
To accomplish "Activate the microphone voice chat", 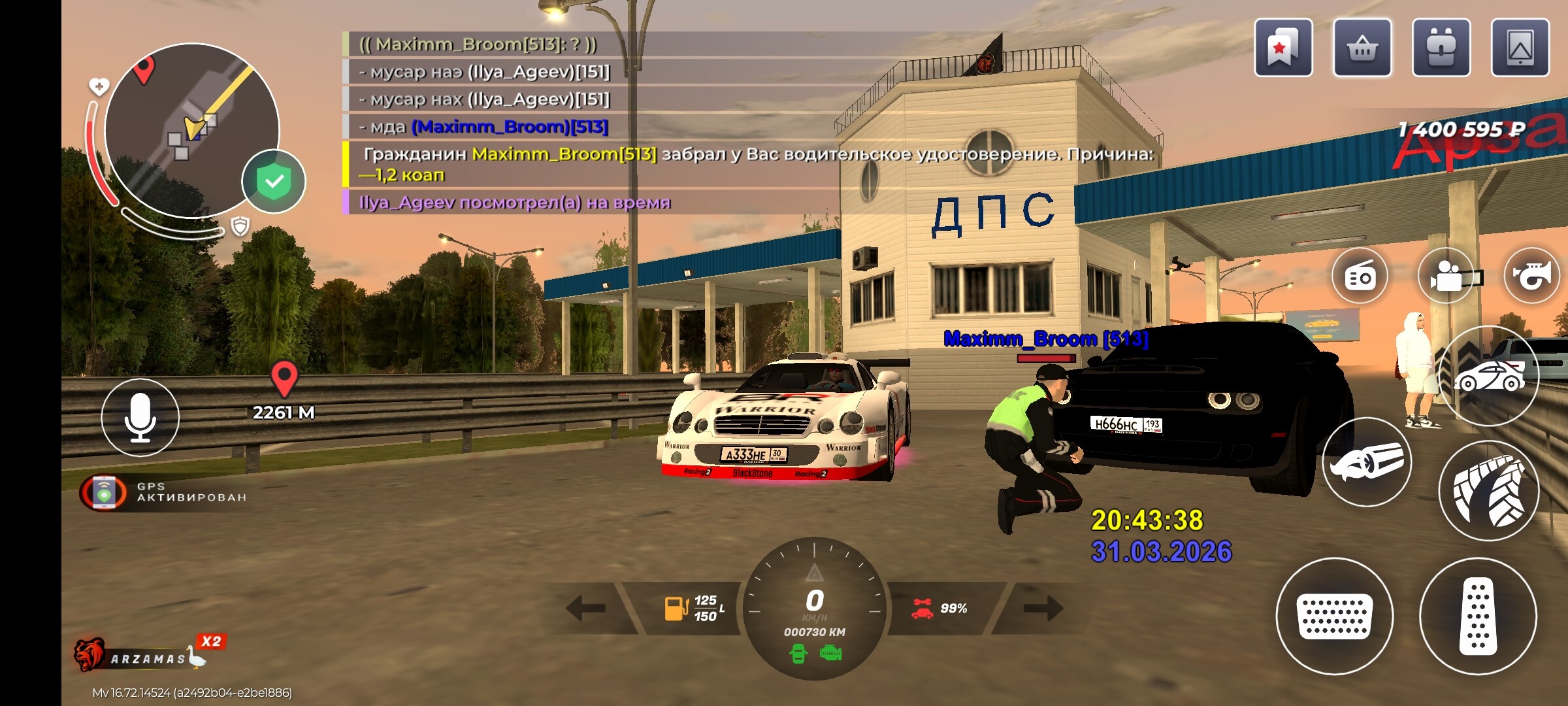I will pos(140,418).
